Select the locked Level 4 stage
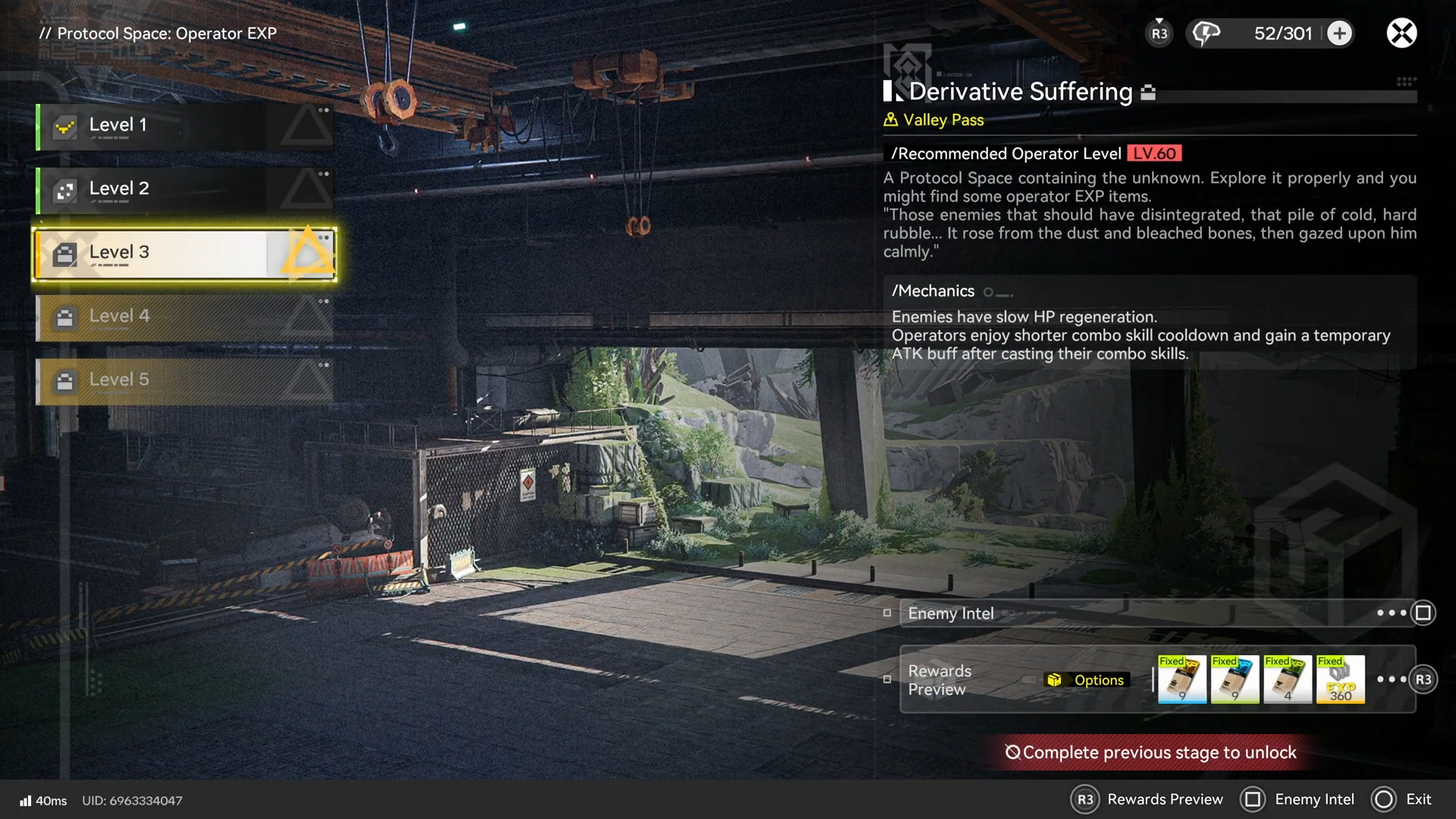The width and height of the screenshot is (1456, 819). tap(184, 317)
